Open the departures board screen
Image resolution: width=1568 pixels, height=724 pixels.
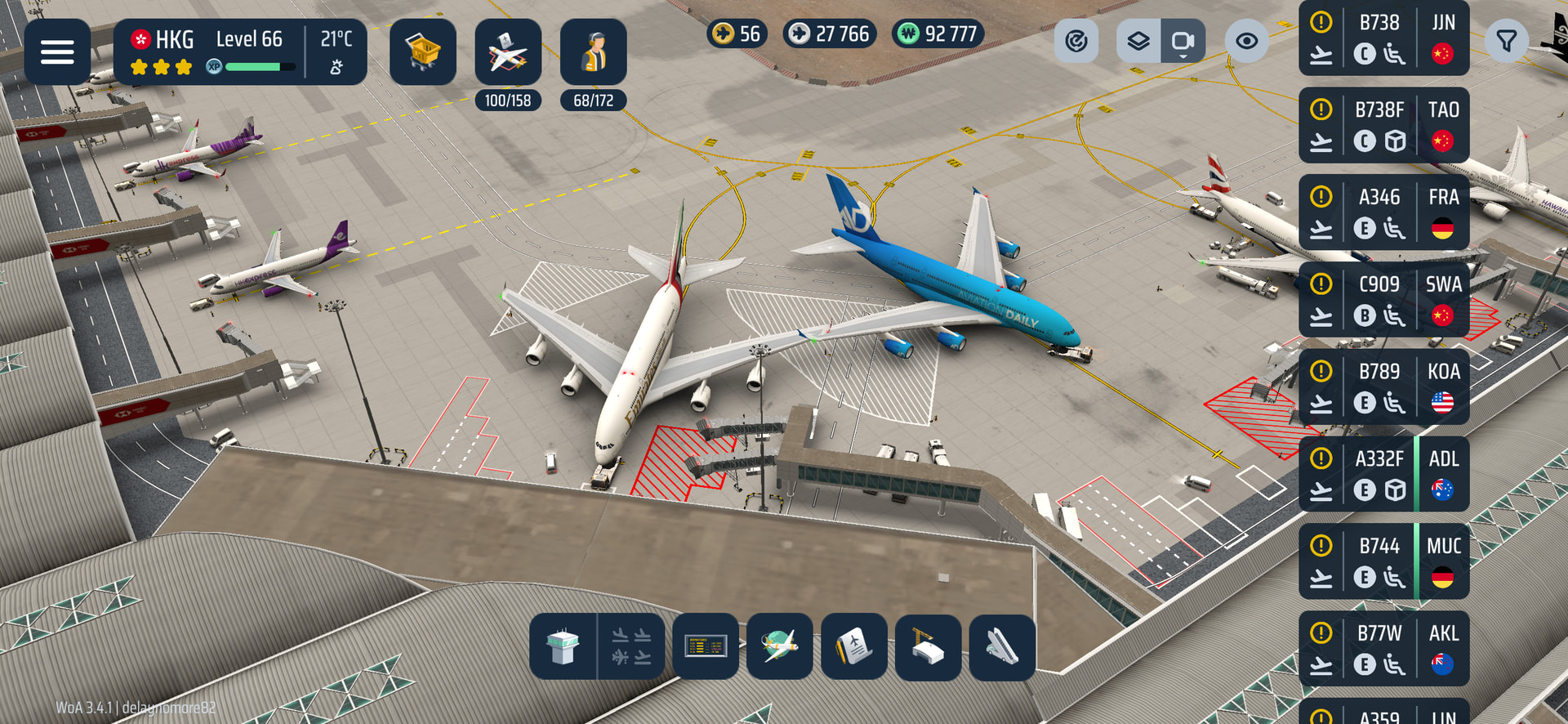[x=706, y=646]
